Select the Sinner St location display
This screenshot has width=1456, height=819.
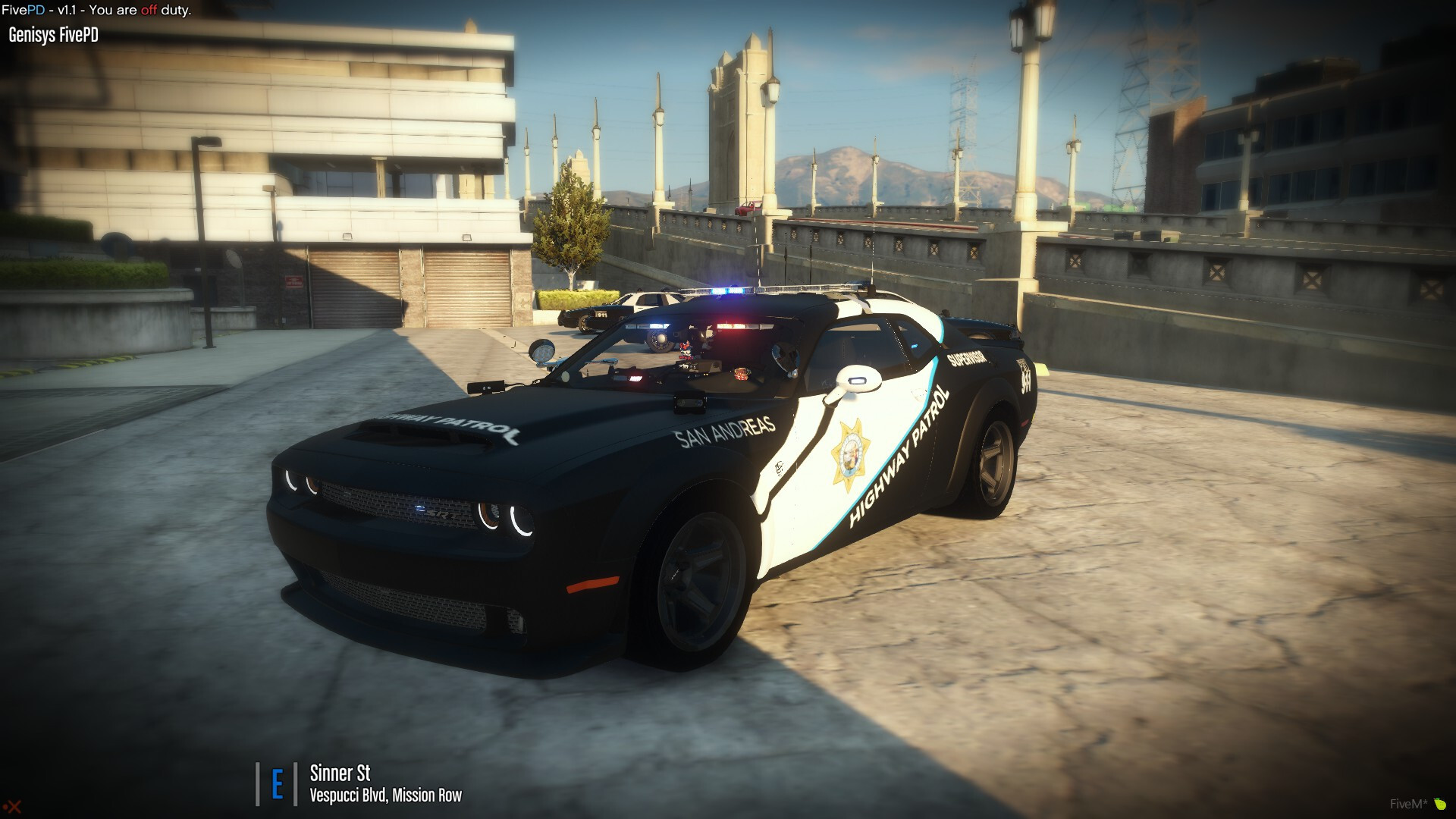(340, 773)
